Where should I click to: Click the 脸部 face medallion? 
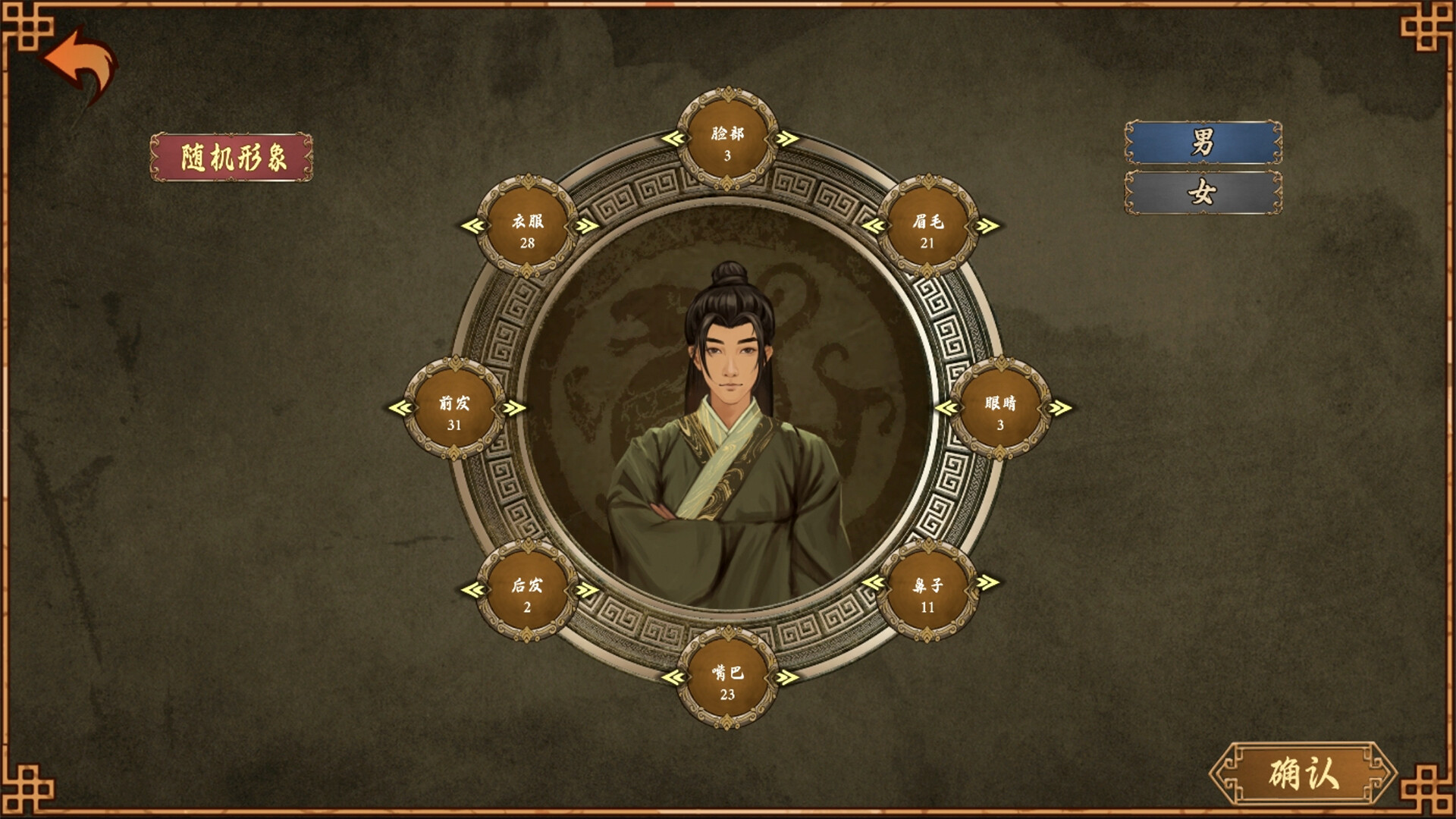[x=727, y=138]
